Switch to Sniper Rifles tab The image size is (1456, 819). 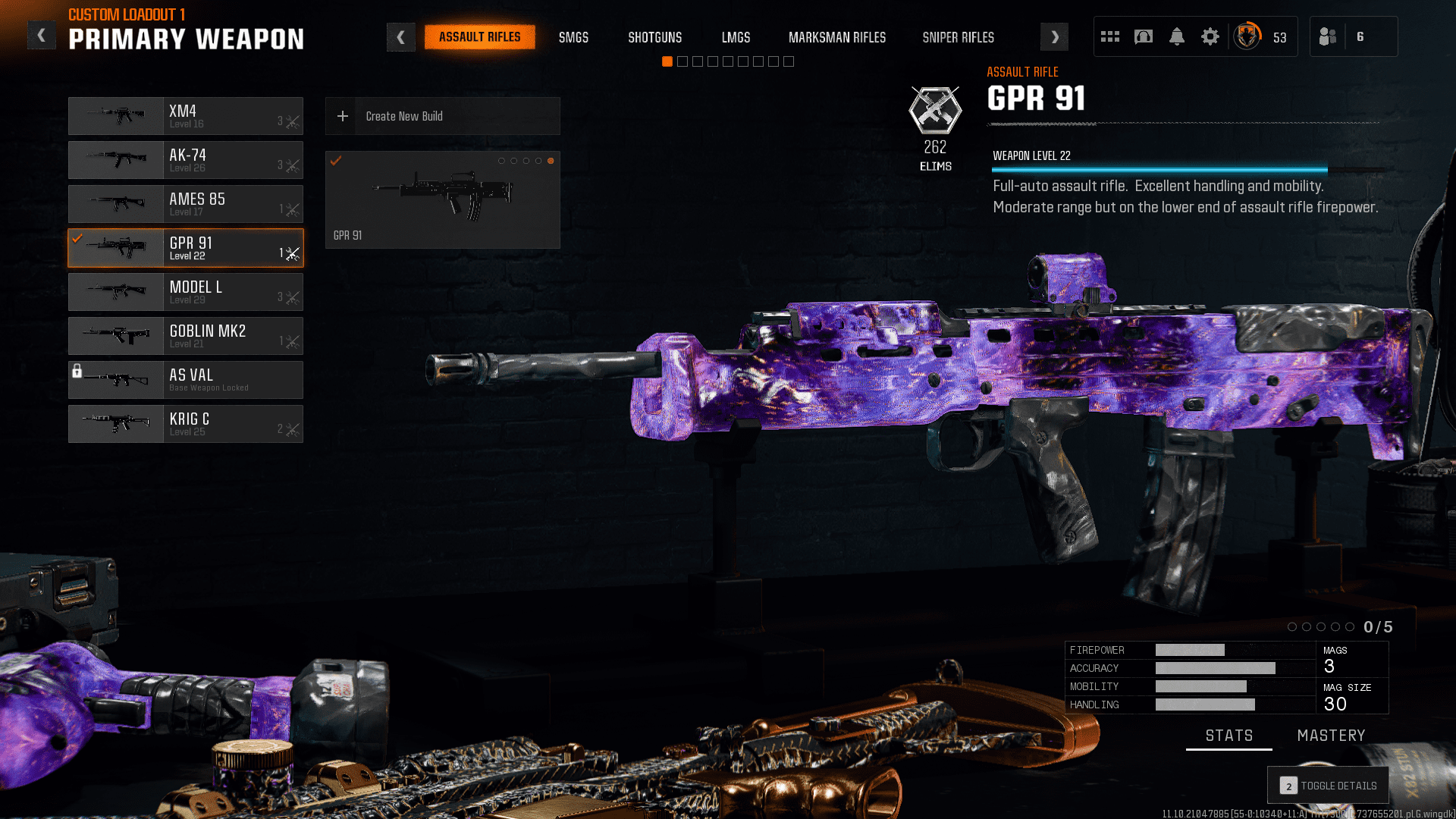pyautogui.click(x=958, y=37)
